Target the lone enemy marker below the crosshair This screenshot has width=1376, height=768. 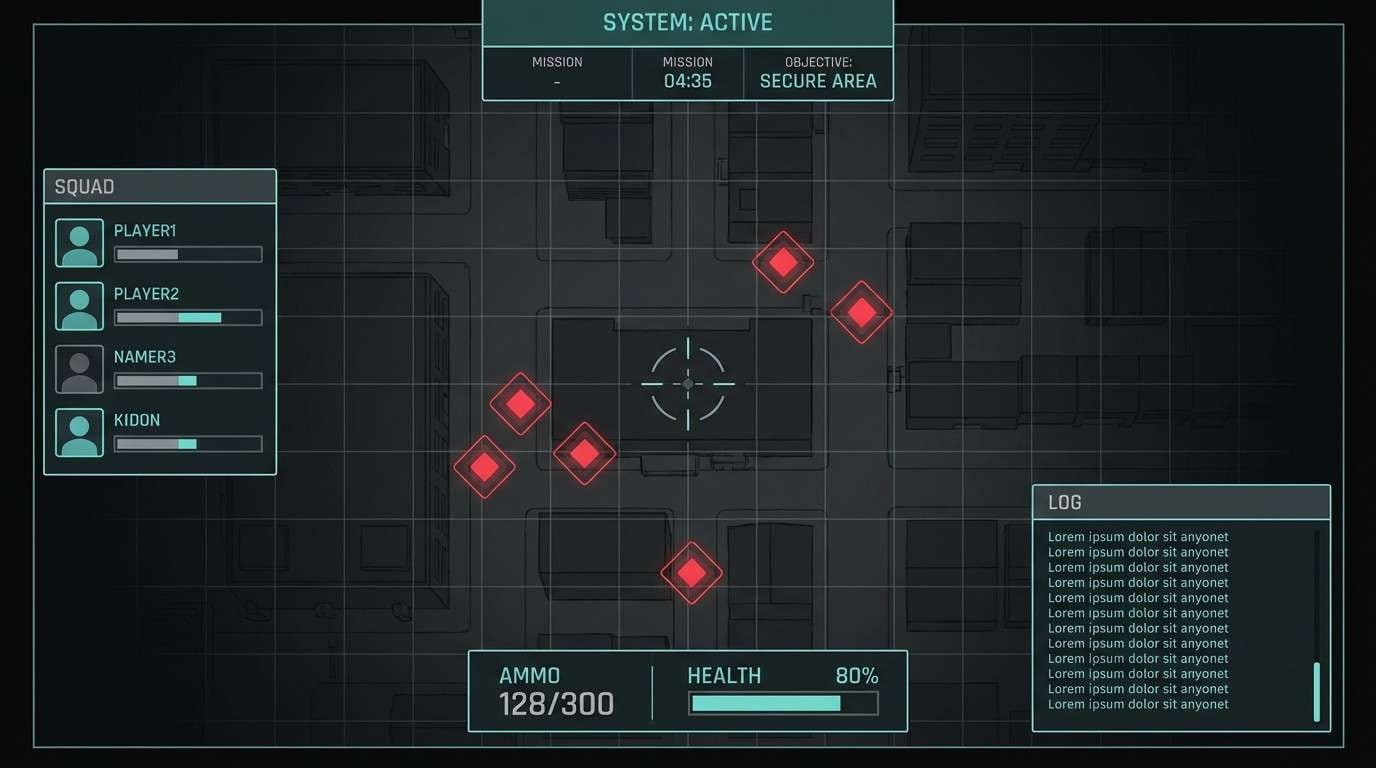[x=691, y=572]
